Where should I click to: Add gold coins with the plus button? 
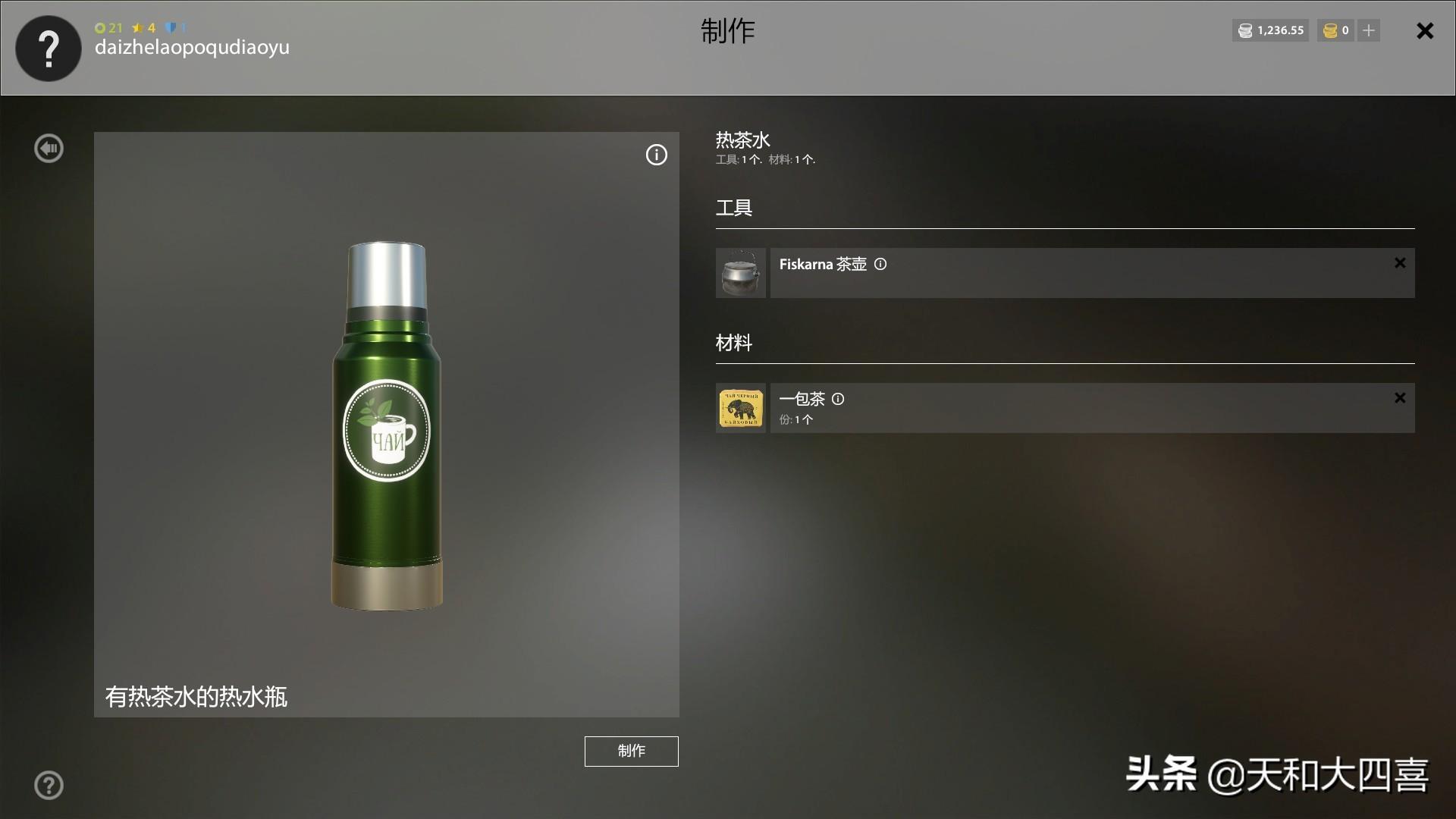coord(1369,30)
